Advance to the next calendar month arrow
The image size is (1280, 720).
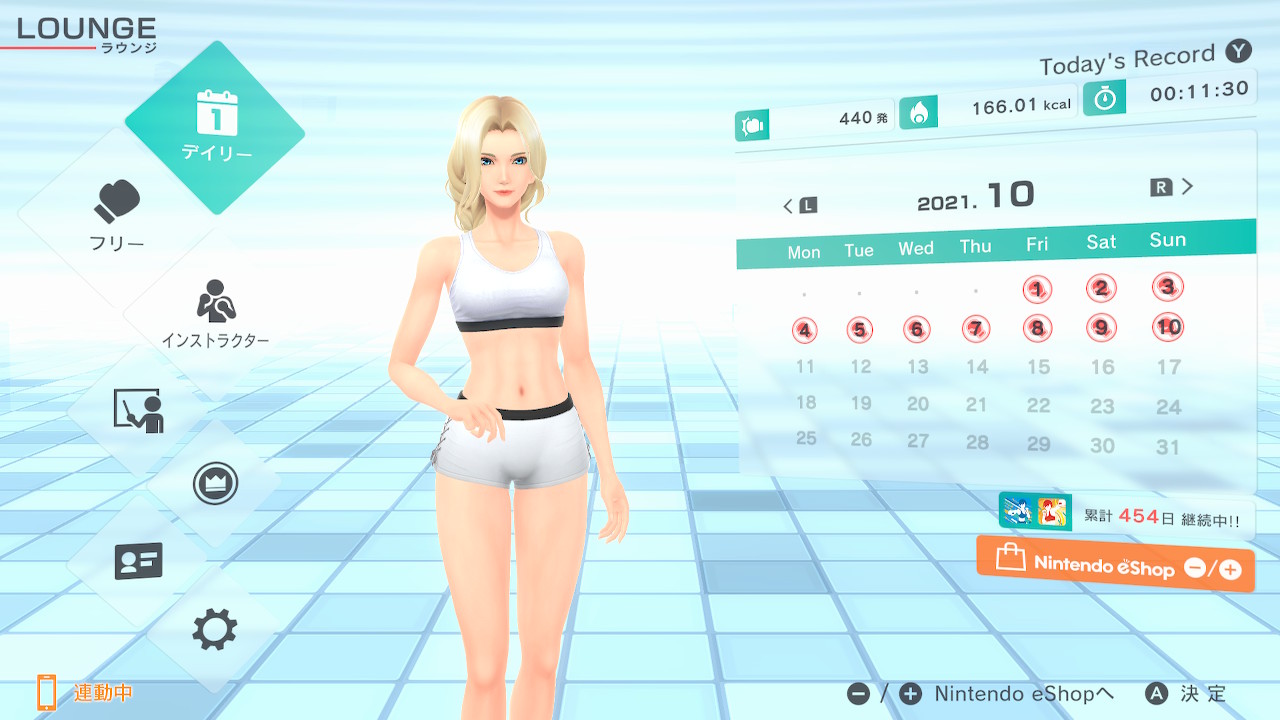point(1173,187)
